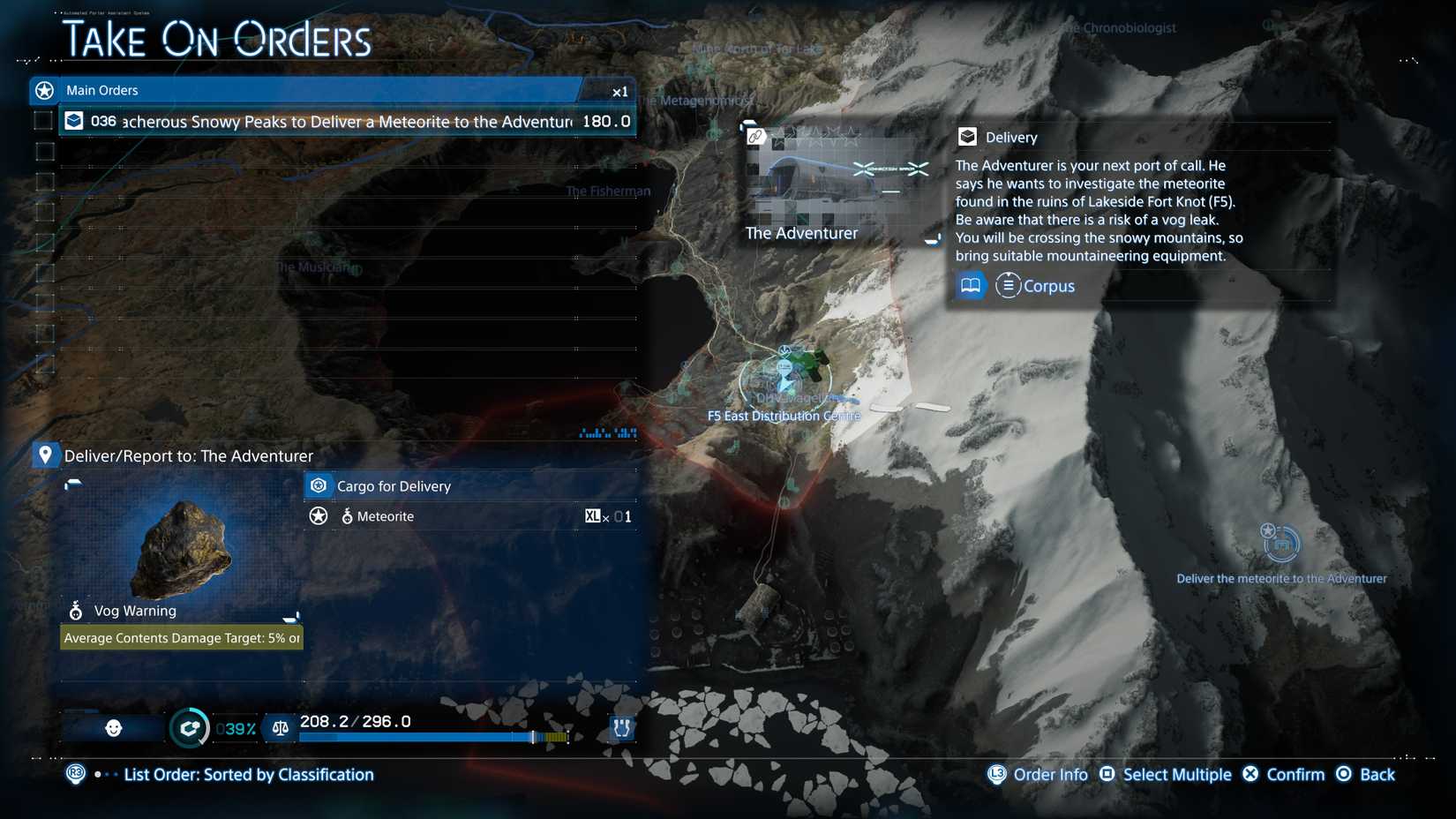Click the weight scale icon near cargo capacity

(x=279, y=728)
